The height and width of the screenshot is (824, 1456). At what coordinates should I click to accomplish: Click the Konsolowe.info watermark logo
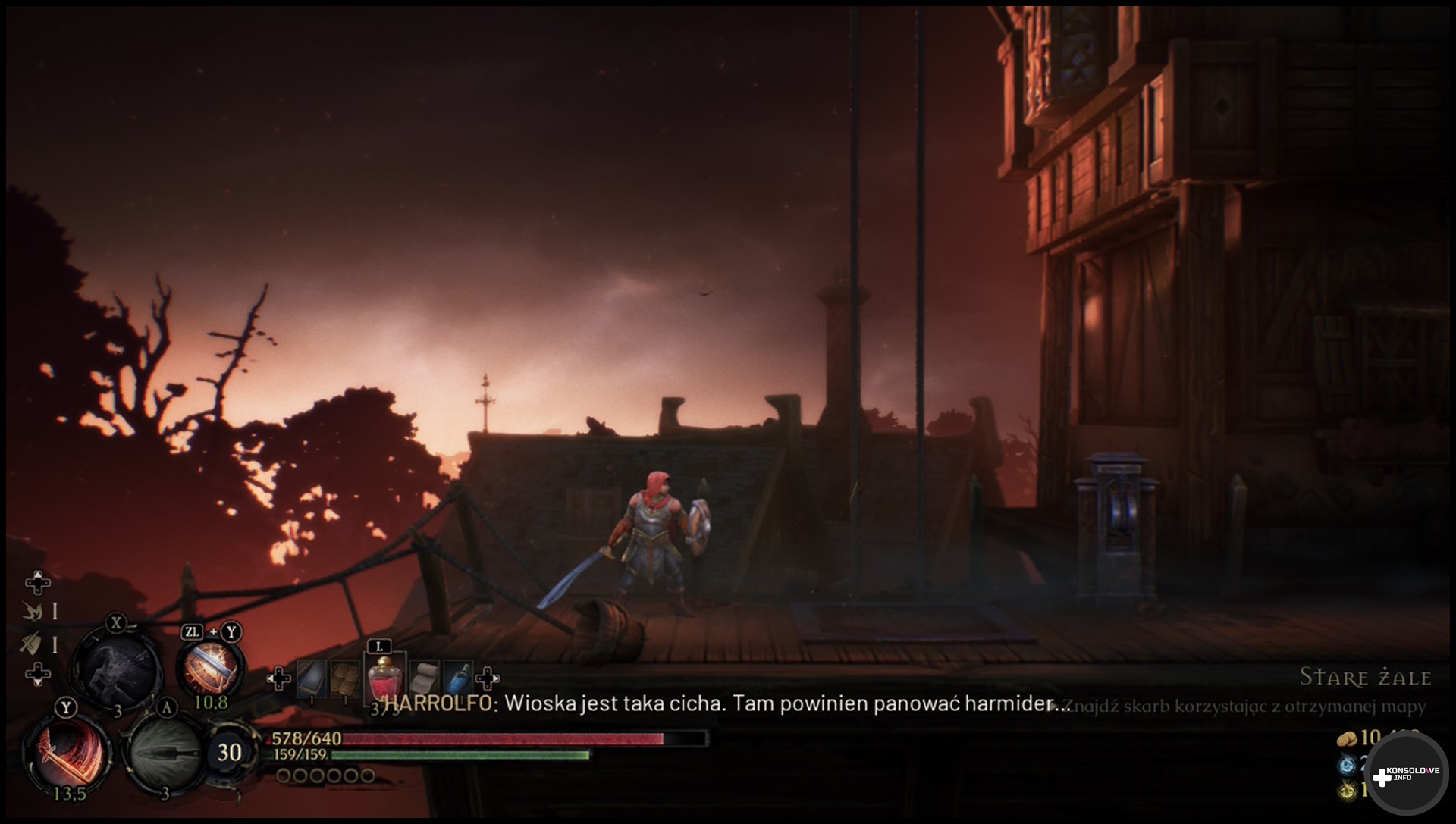(1407, 775)
